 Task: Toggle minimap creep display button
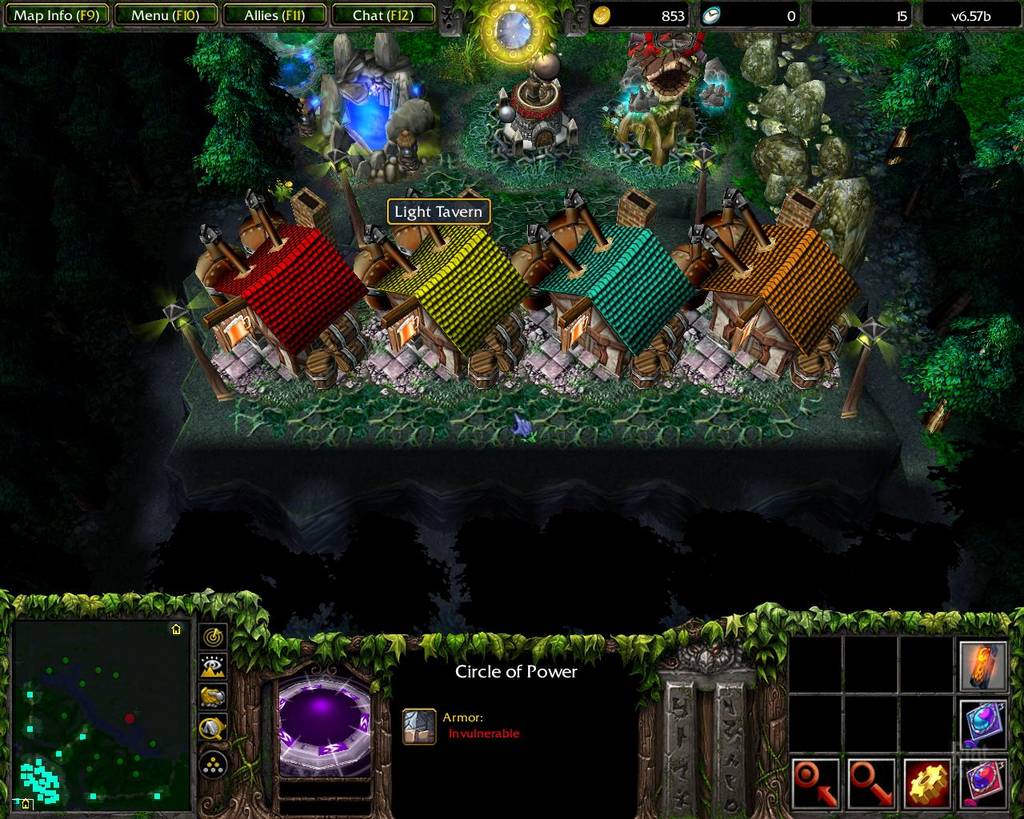214,730
